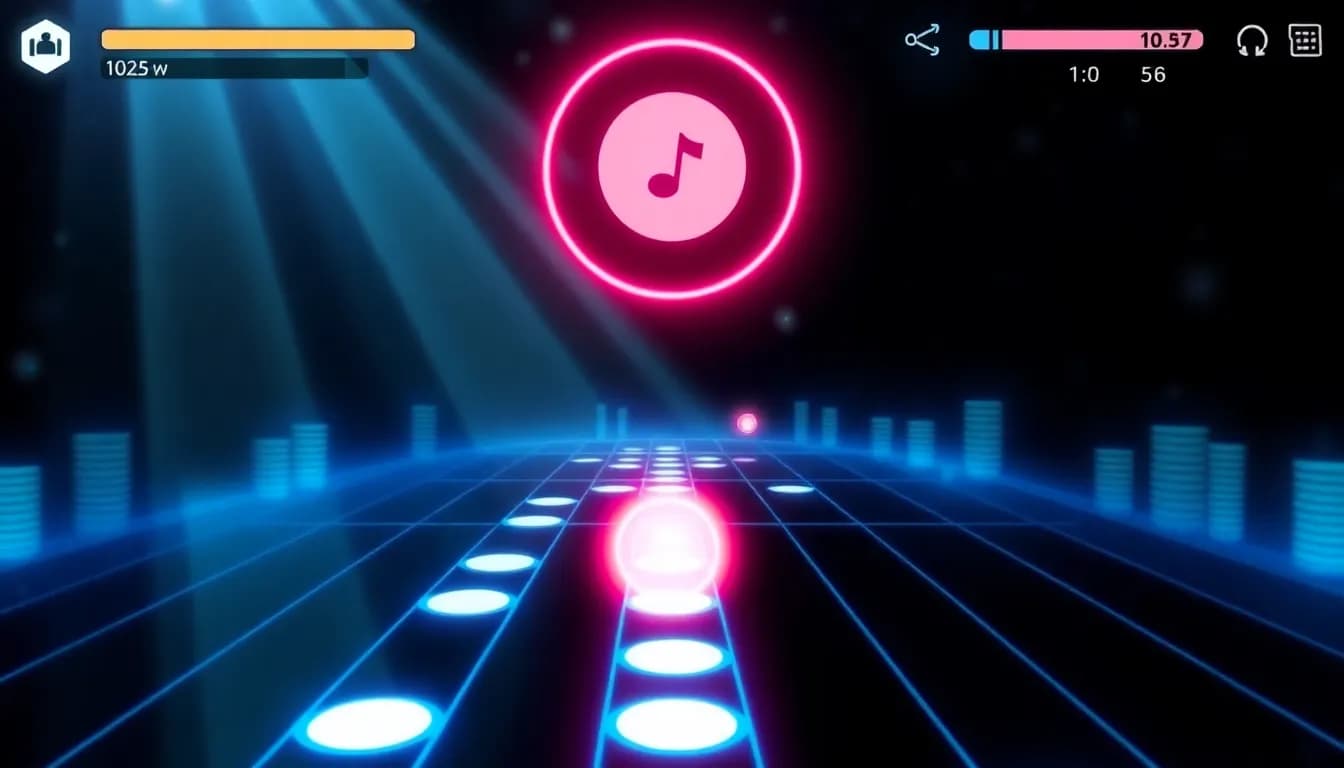Select the blue marker on the progress bar
The width and height of the screenshot is (1344, 768).
click(981, 40)
